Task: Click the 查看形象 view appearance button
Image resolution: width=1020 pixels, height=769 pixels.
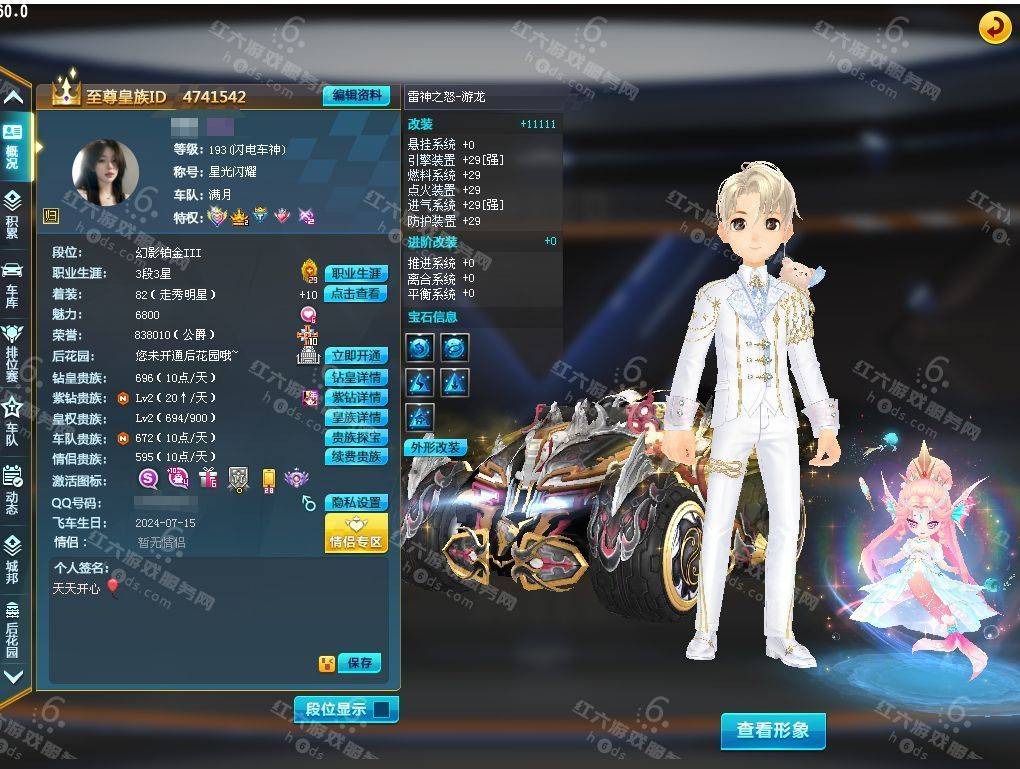Action: pyautogui.click(x=773, y=730)
